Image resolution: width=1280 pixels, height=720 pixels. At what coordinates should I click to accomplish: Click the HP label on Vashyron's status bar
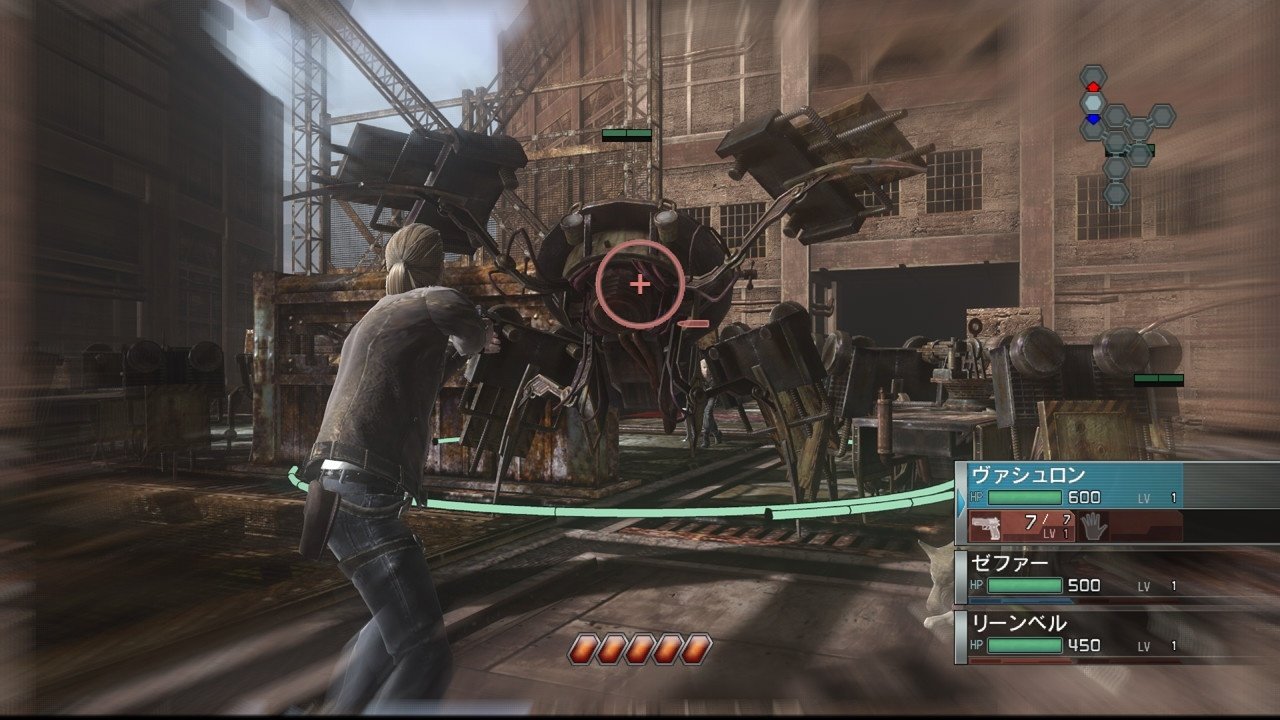click(x=977, y=498)
